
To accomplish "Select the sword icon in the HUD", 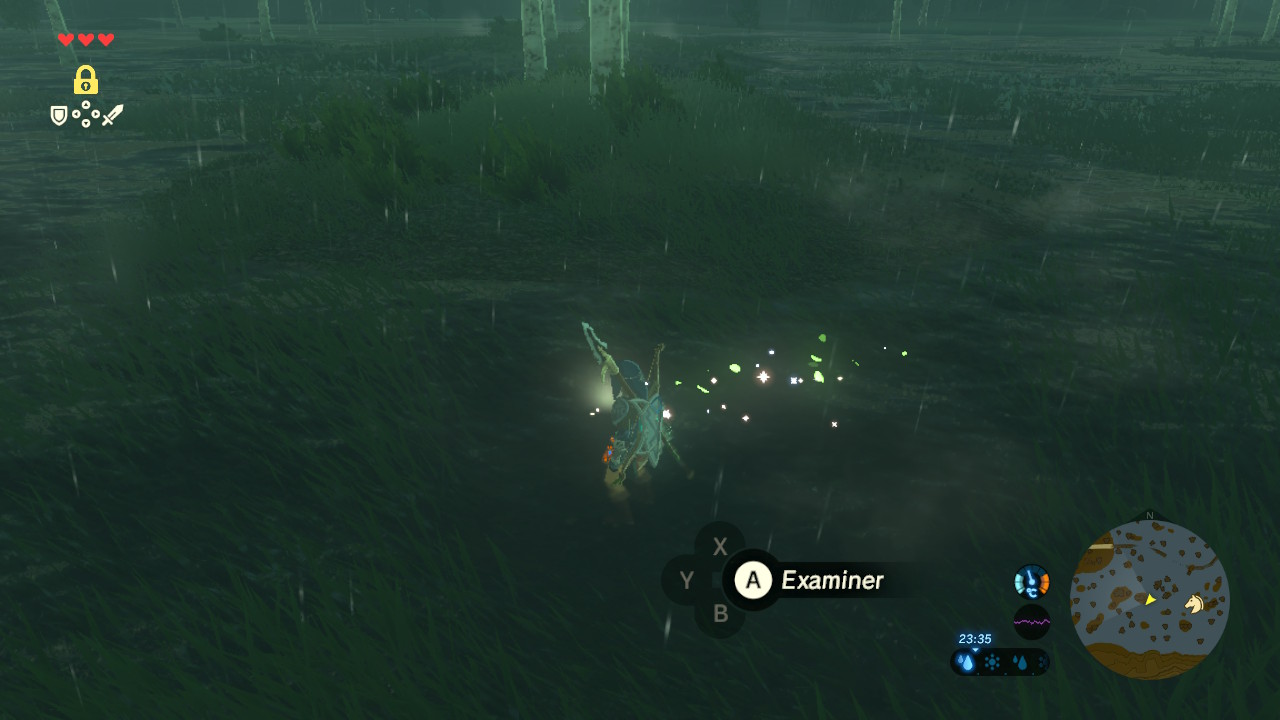I will click(x=112, y=115).
